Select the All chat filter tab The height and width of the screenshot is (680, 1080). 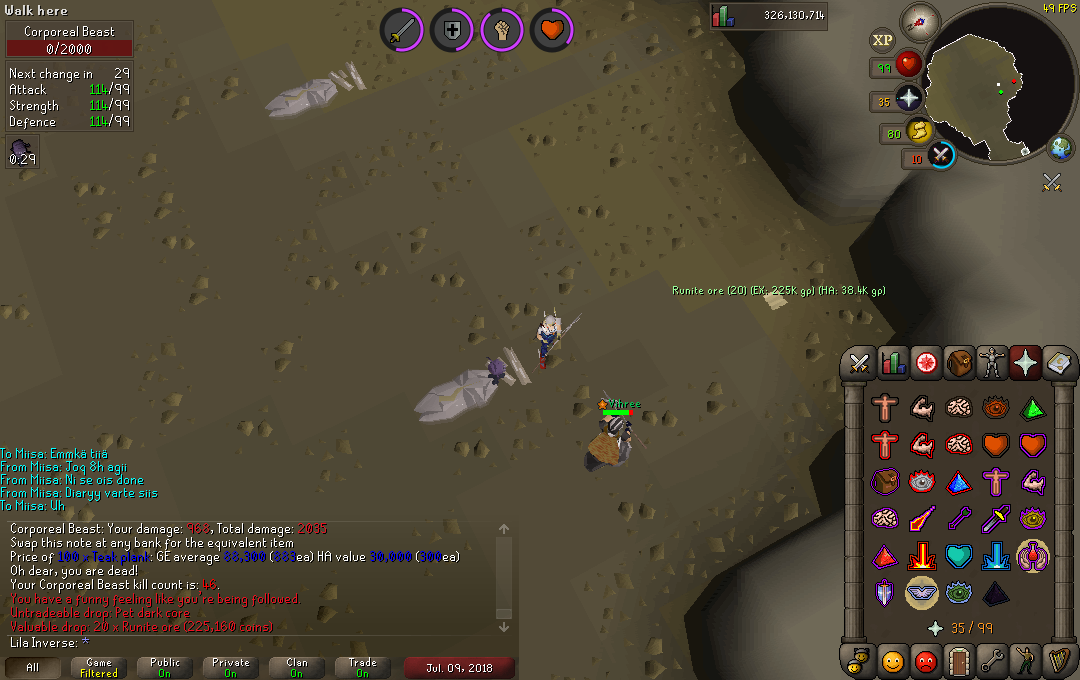point(33,667)
